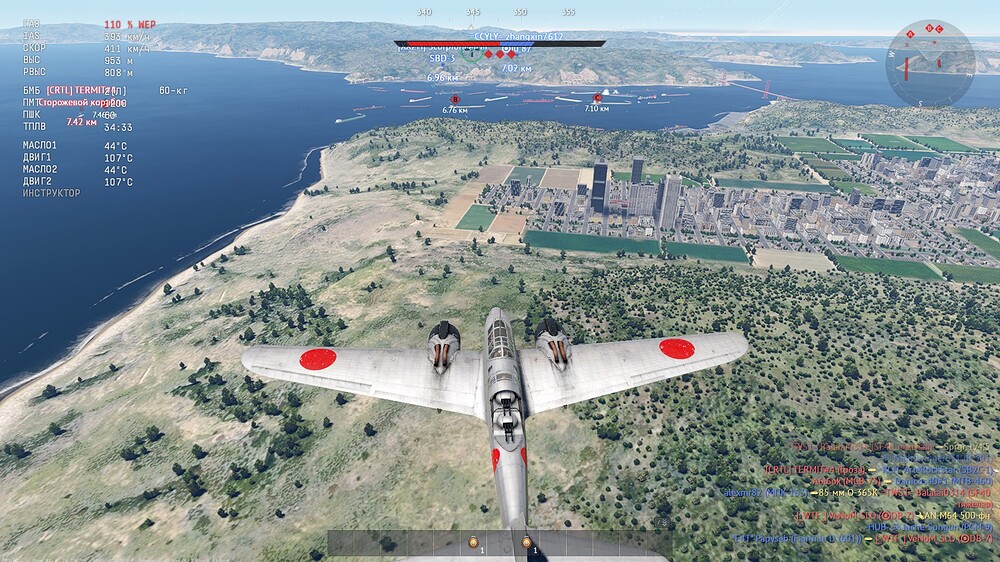This screenshot has height=562, width=1000.
Task: Collapse the action bar with the arrow toggle
Action: 661,523
